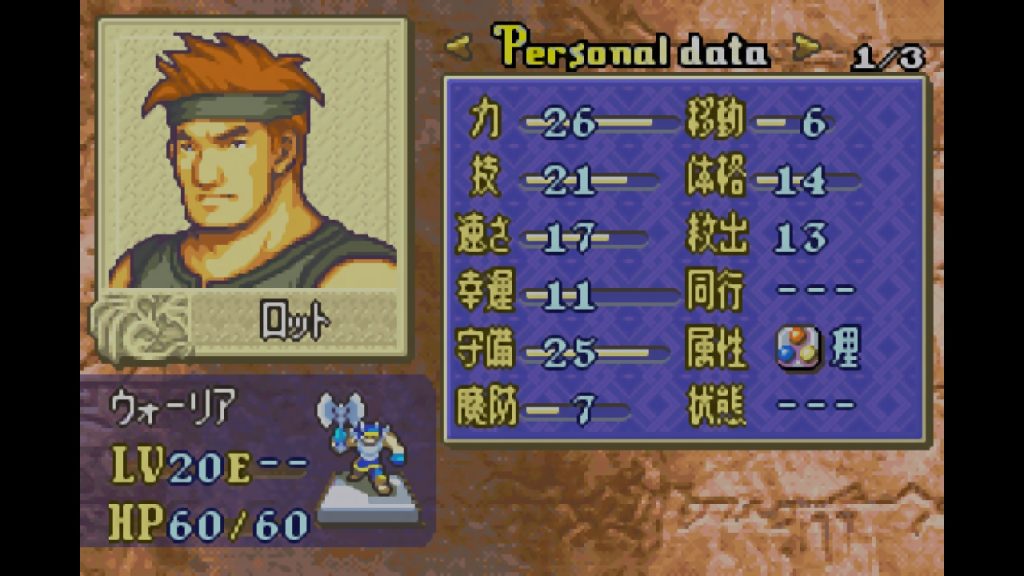Click the left page arrow beside Personal data
The height and width of the screenshot is (576, 1024).
click(x=461, y=48)
